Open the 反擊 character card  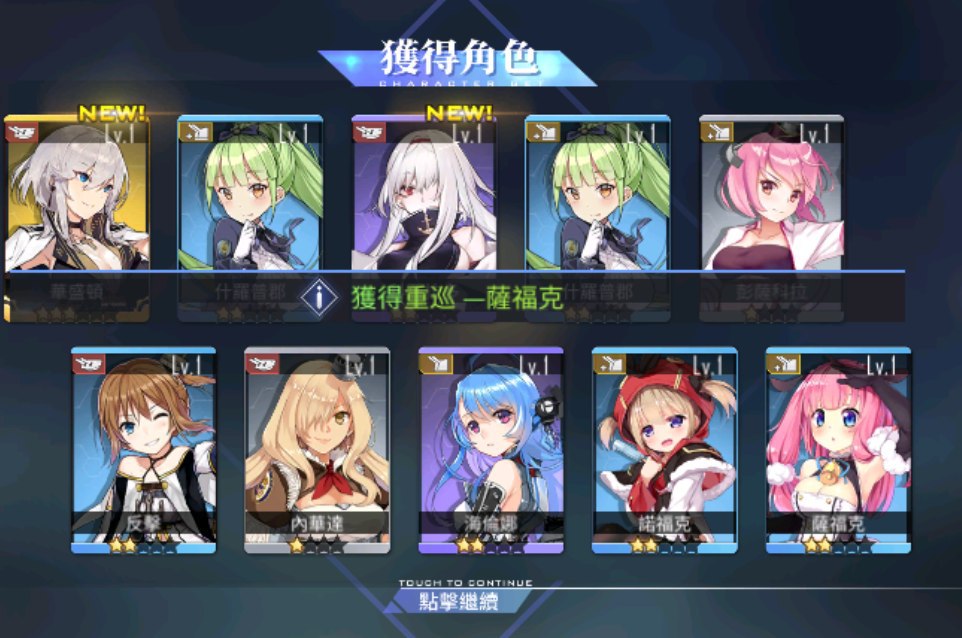(144, 450)
